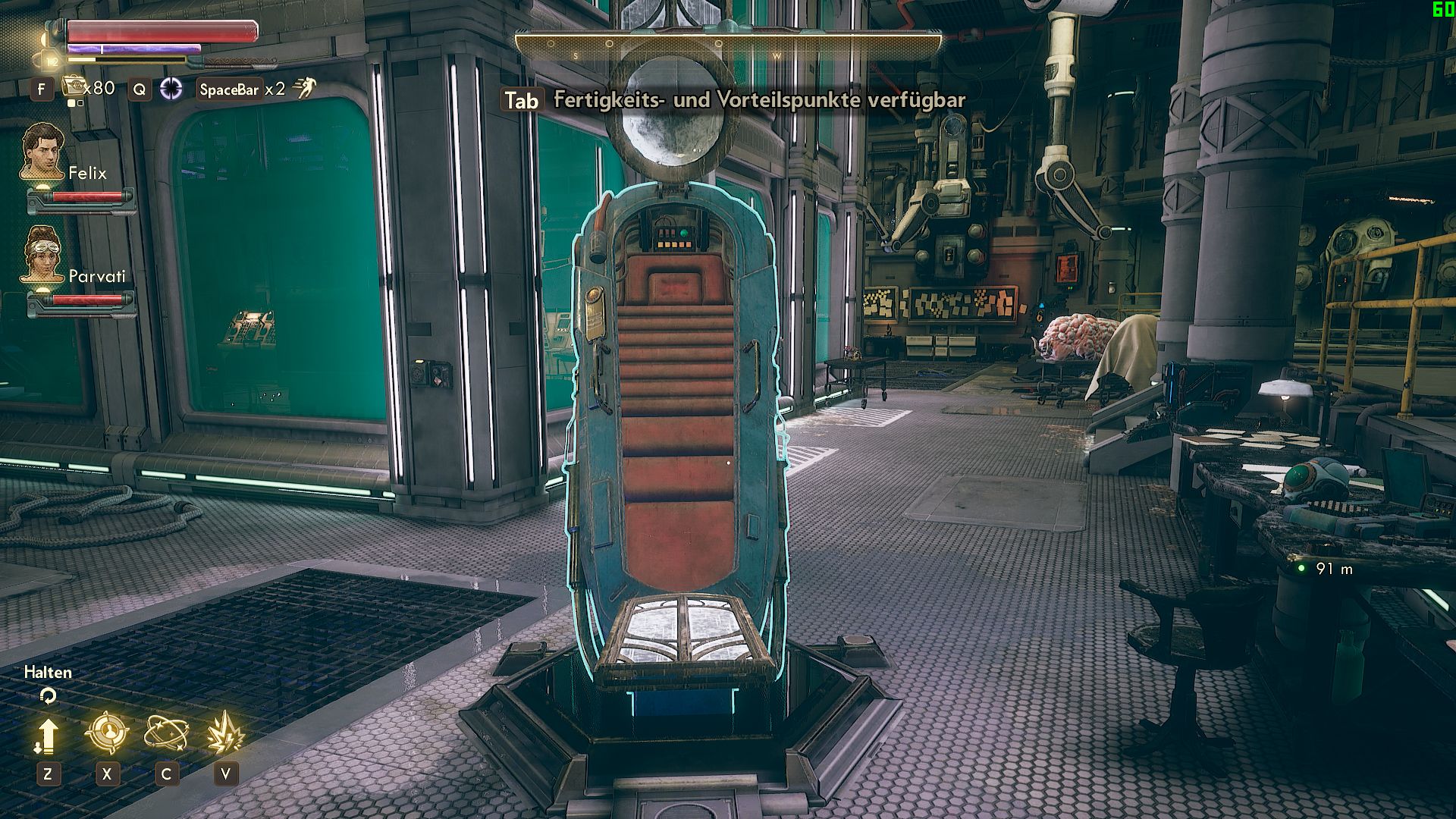Image resolution: width=1456 pixels, height=819 pixels.
Task: Select the companion targeting reticle icon above X
Action: pos(106,731)
